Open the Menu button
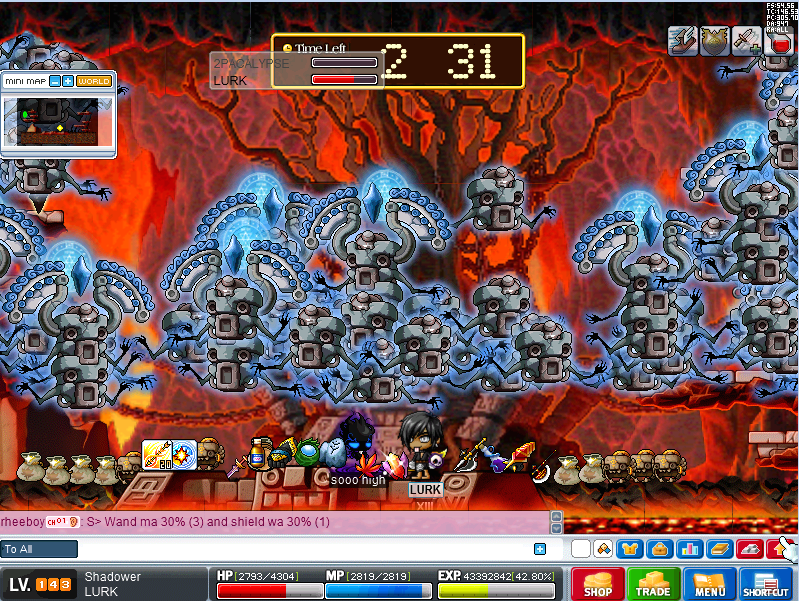The height and width of the screenshot is (601, 799). 710,584
